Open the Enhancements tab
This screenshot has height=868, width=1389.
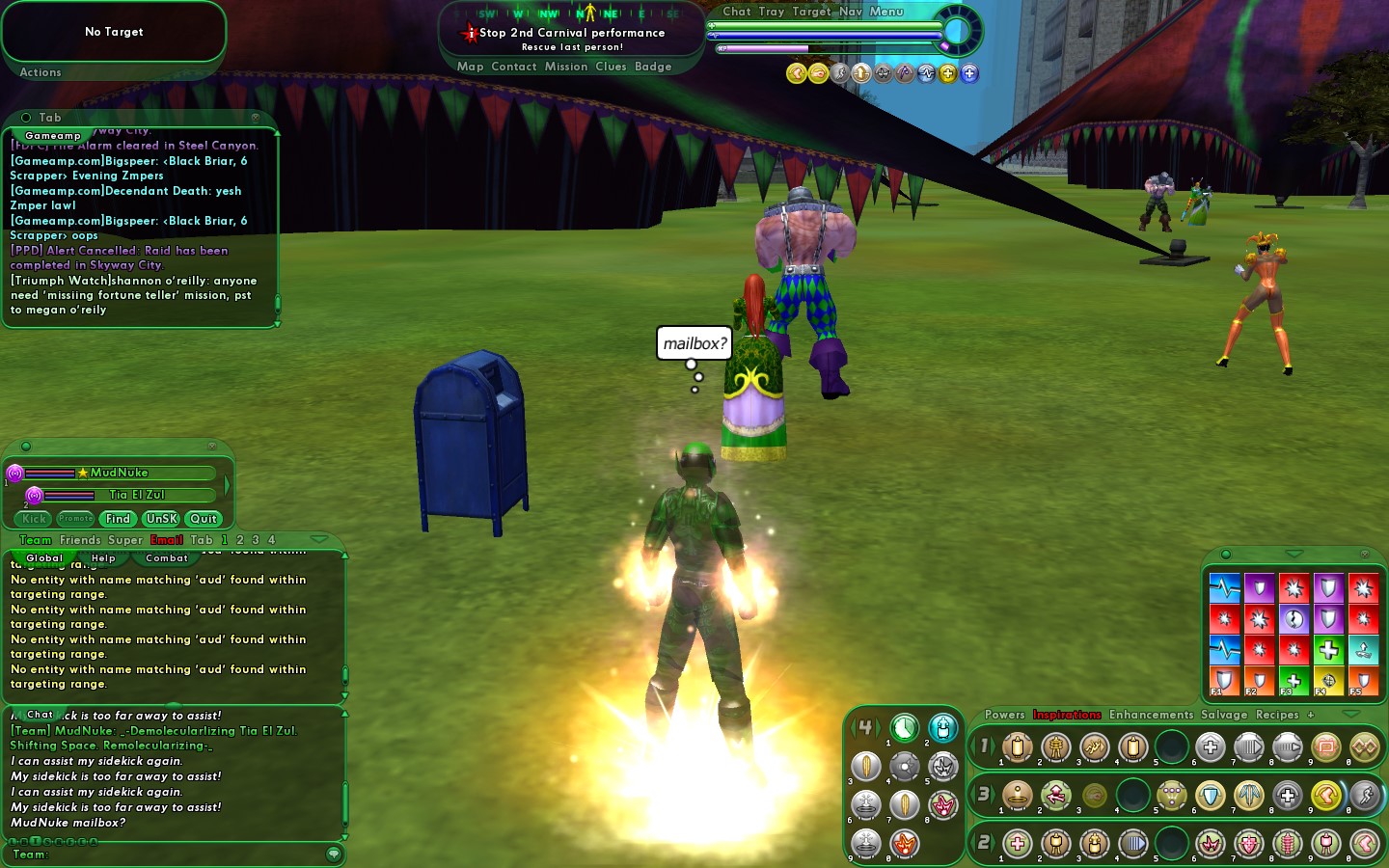point(1151,715)
